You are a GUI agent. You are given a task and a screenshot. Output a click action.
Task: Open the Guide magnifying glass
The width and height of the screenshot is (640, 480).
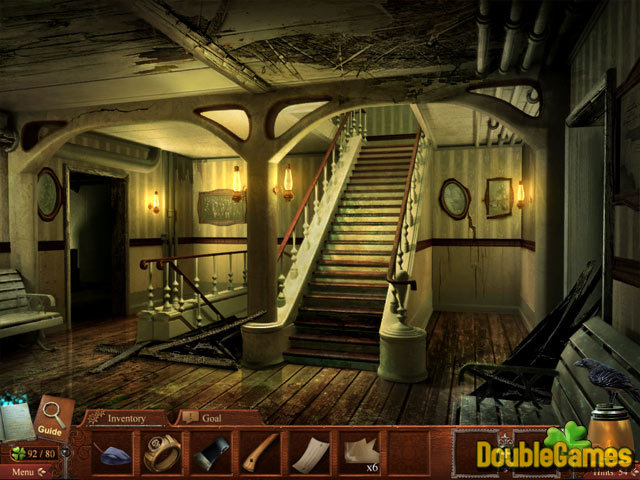click(50, 415)
